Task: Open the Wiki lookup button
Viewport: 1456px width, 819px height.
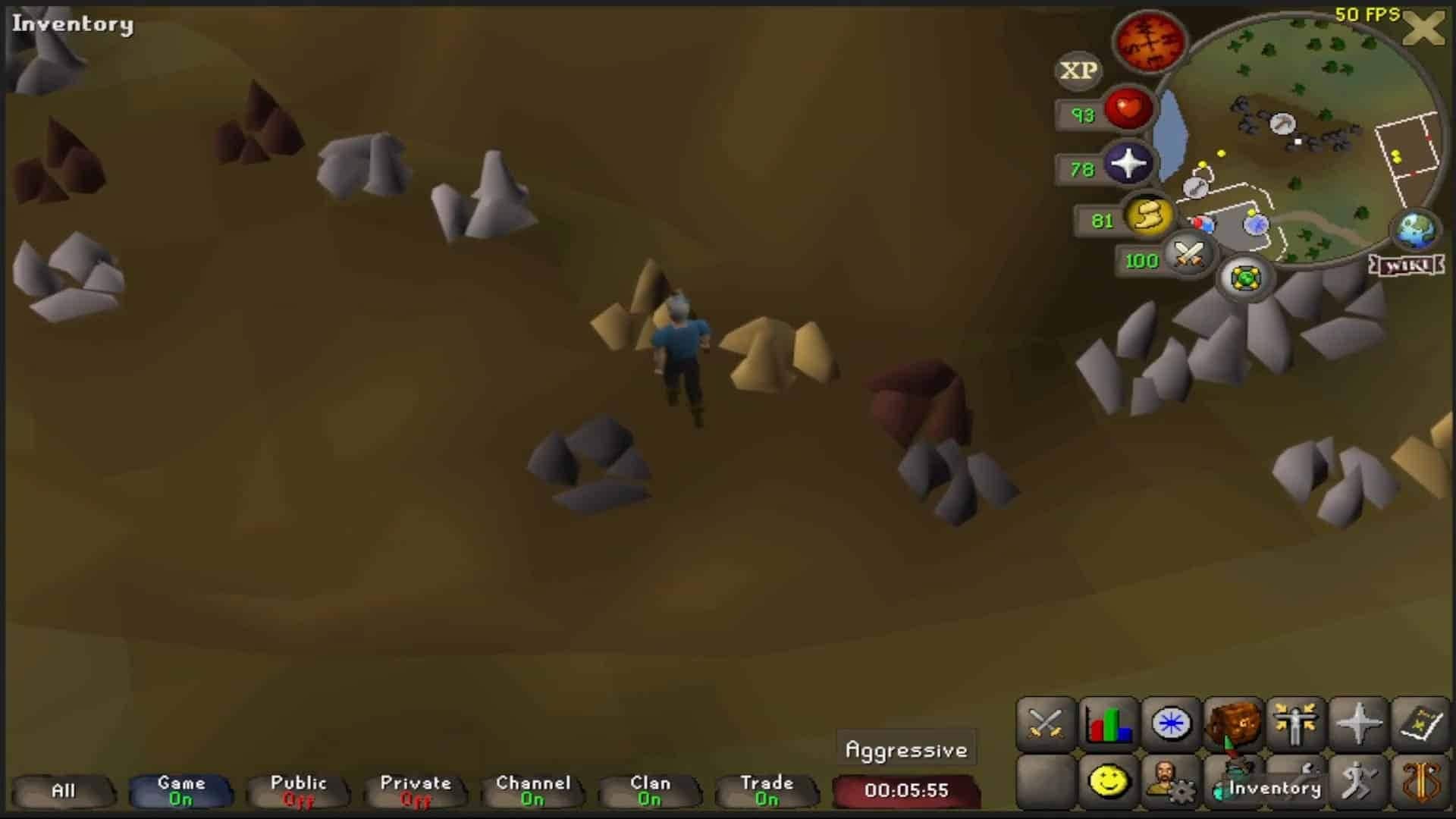Action: (1407, 265)
